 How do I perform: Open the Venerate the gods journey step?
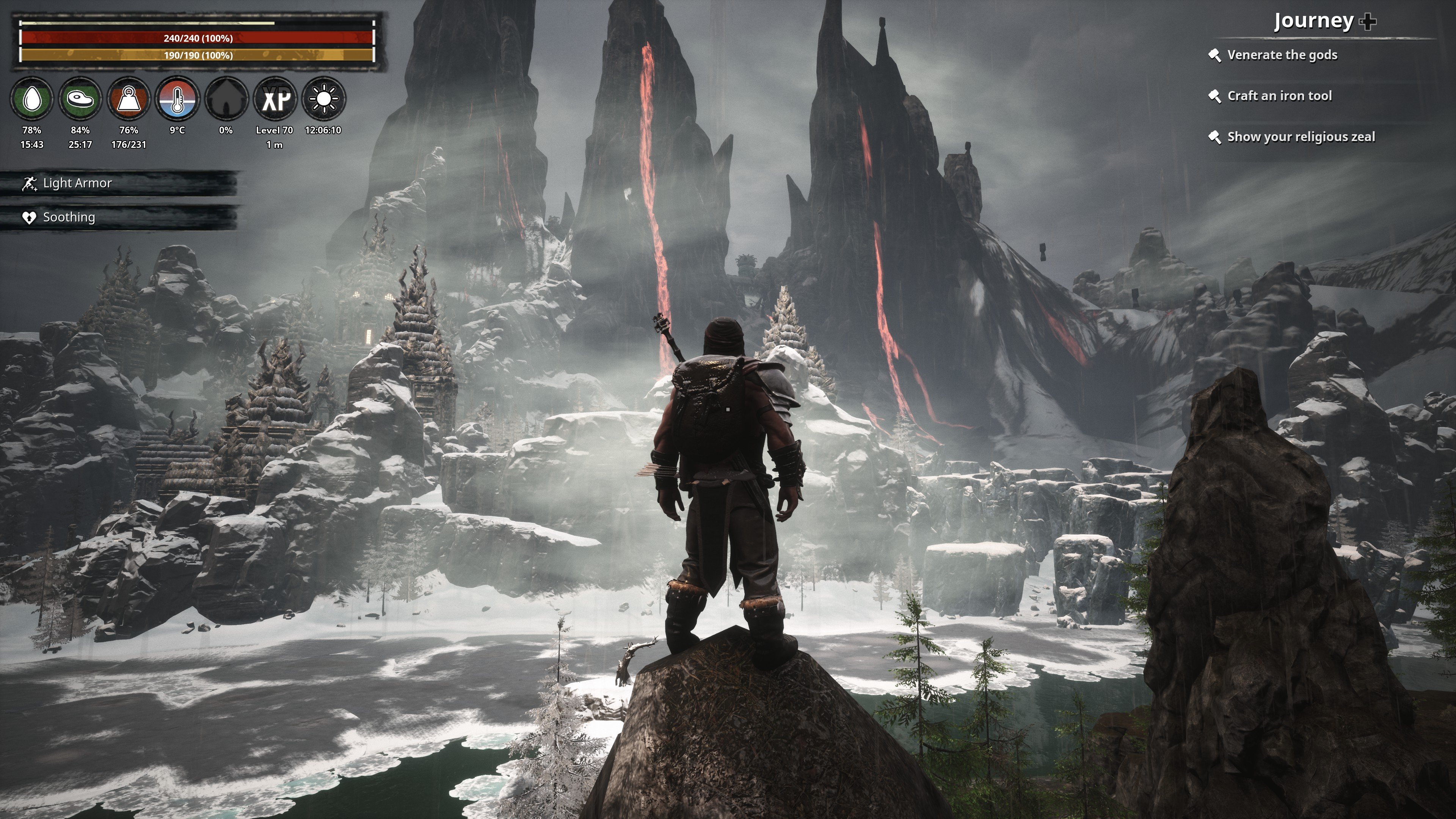1281,55
